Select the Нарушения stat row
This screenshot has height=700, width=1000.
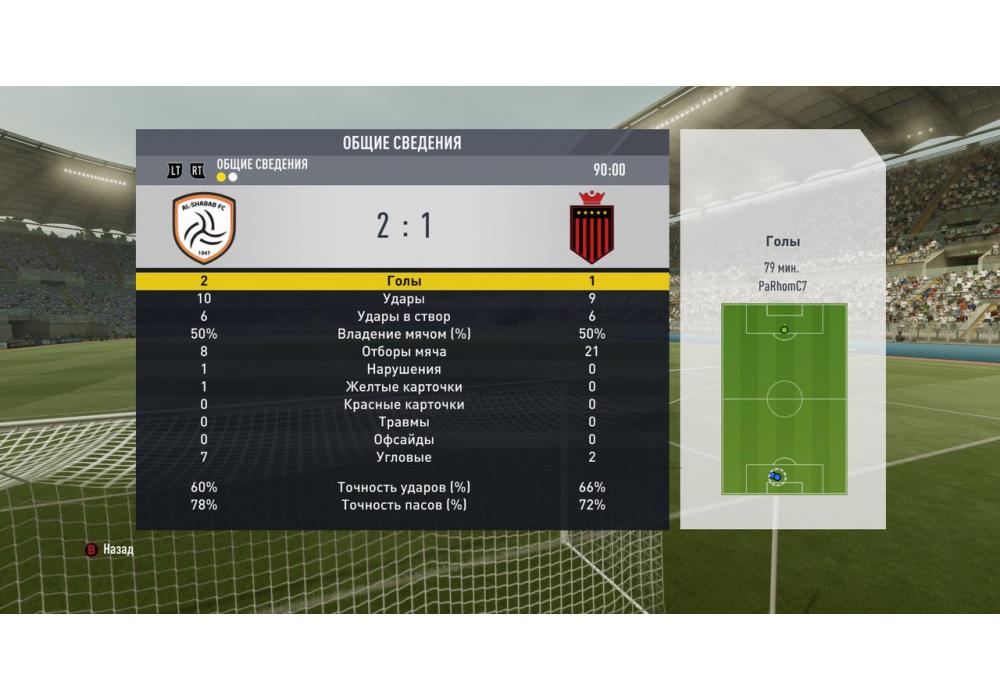403,369
